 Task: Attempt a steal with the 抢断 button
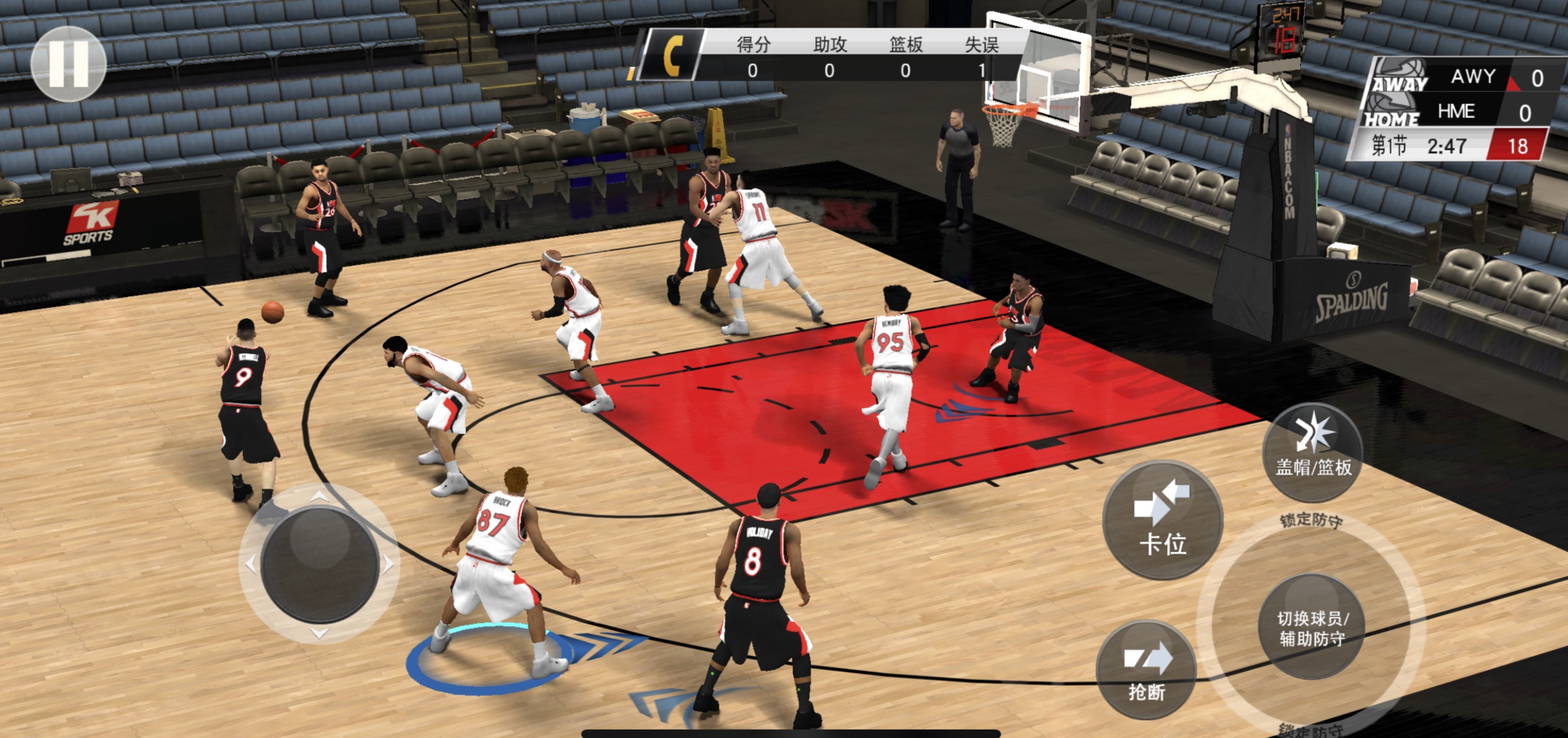(1147, 671)
